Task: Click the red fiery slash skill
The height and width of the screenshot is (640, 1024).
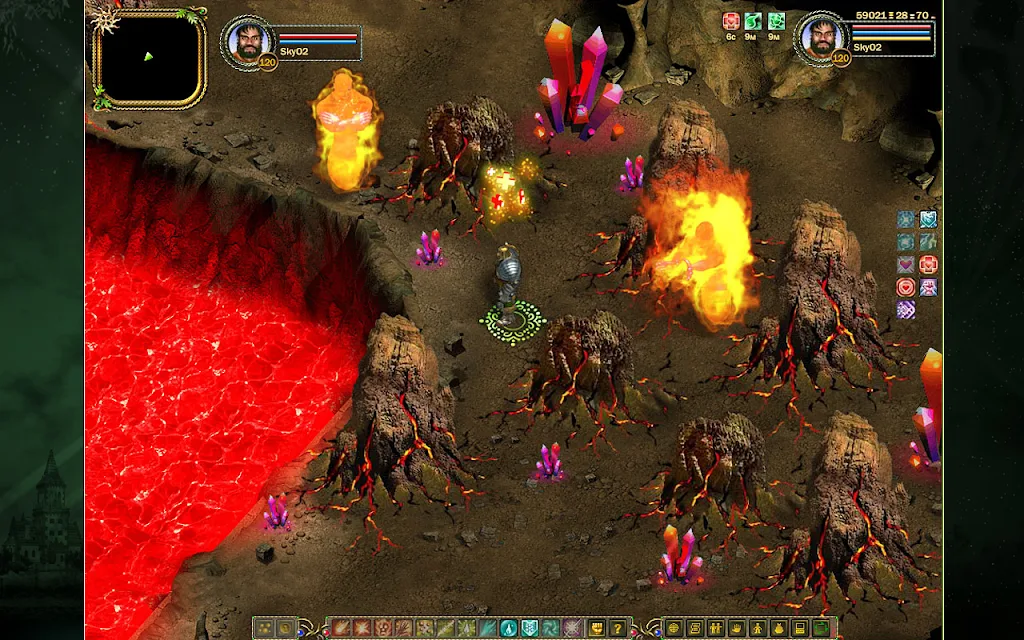Action: (x=340, y=628)
